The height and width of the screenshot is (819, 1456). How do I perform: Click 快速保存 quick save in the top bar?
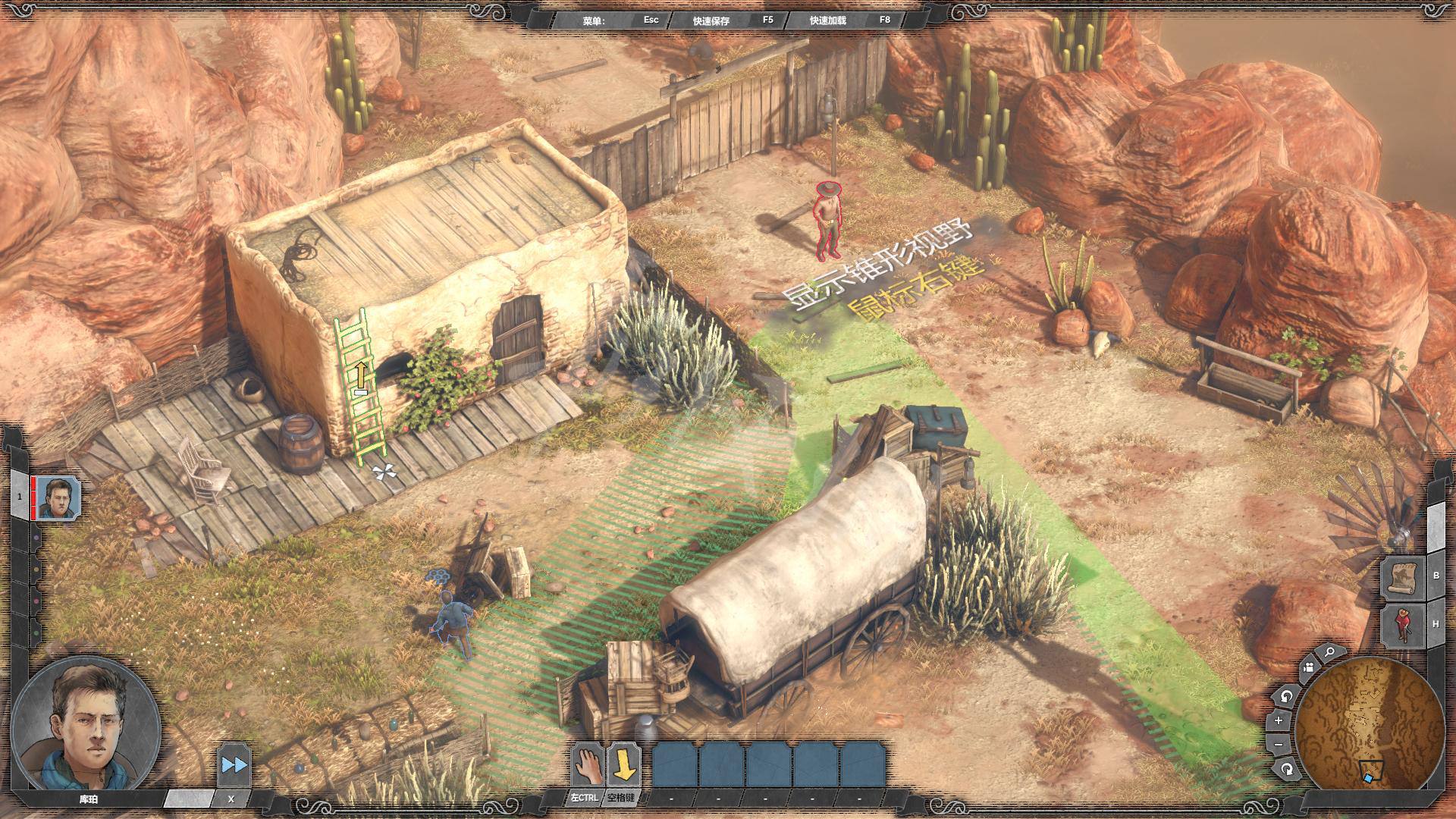click(711, 20)
